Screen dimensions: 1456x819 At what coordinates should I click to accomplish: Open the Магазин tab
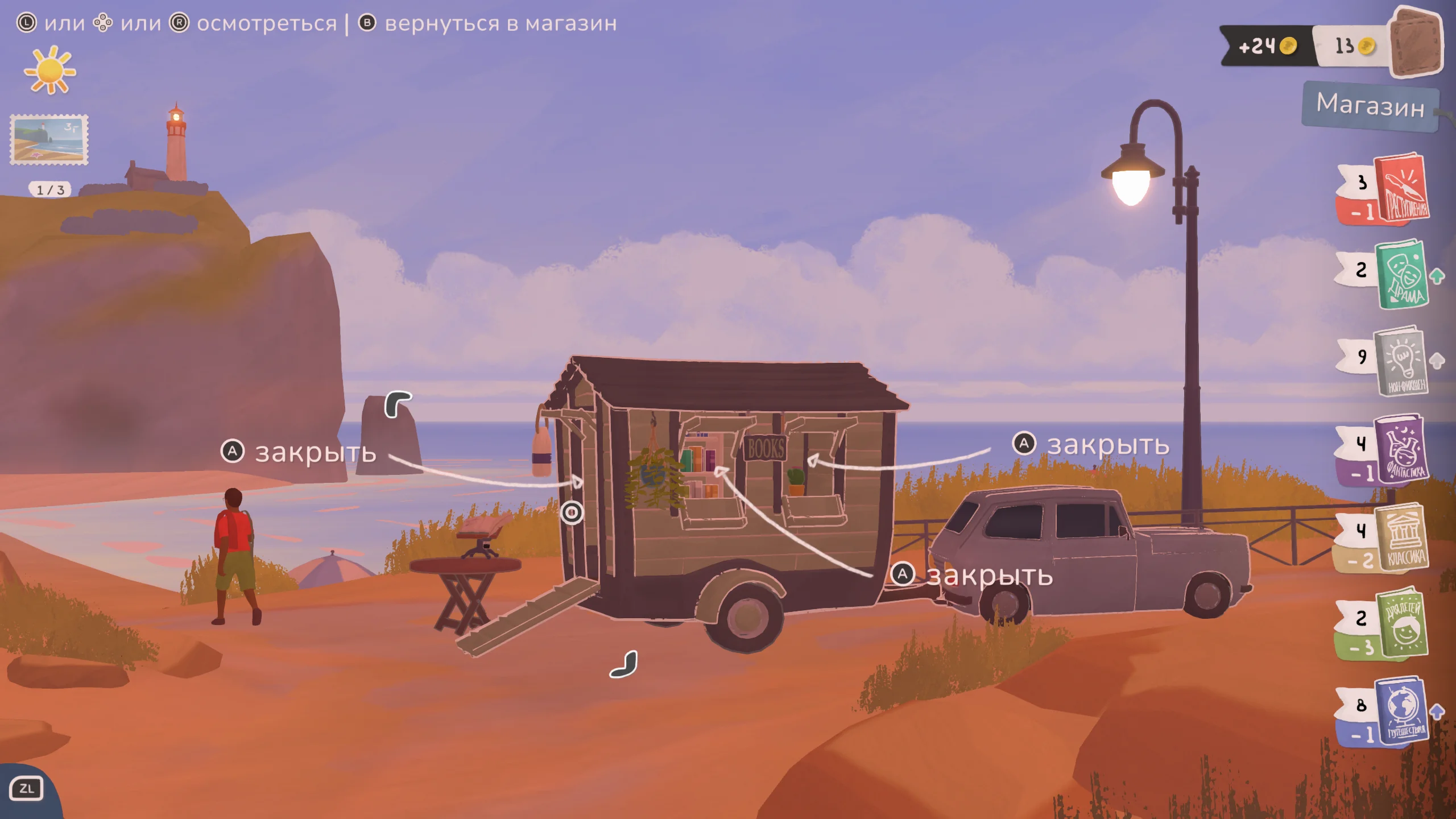coord(1370,106)
